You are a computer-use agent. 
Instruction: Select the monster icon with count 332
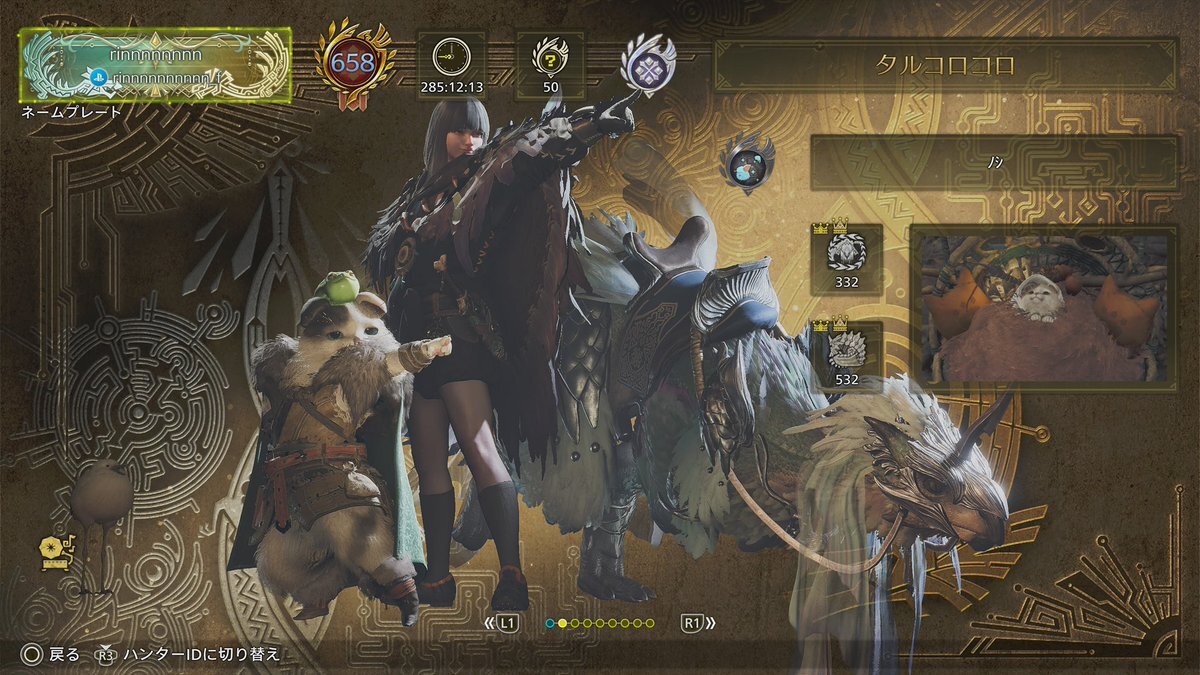(x=846, y=254)
